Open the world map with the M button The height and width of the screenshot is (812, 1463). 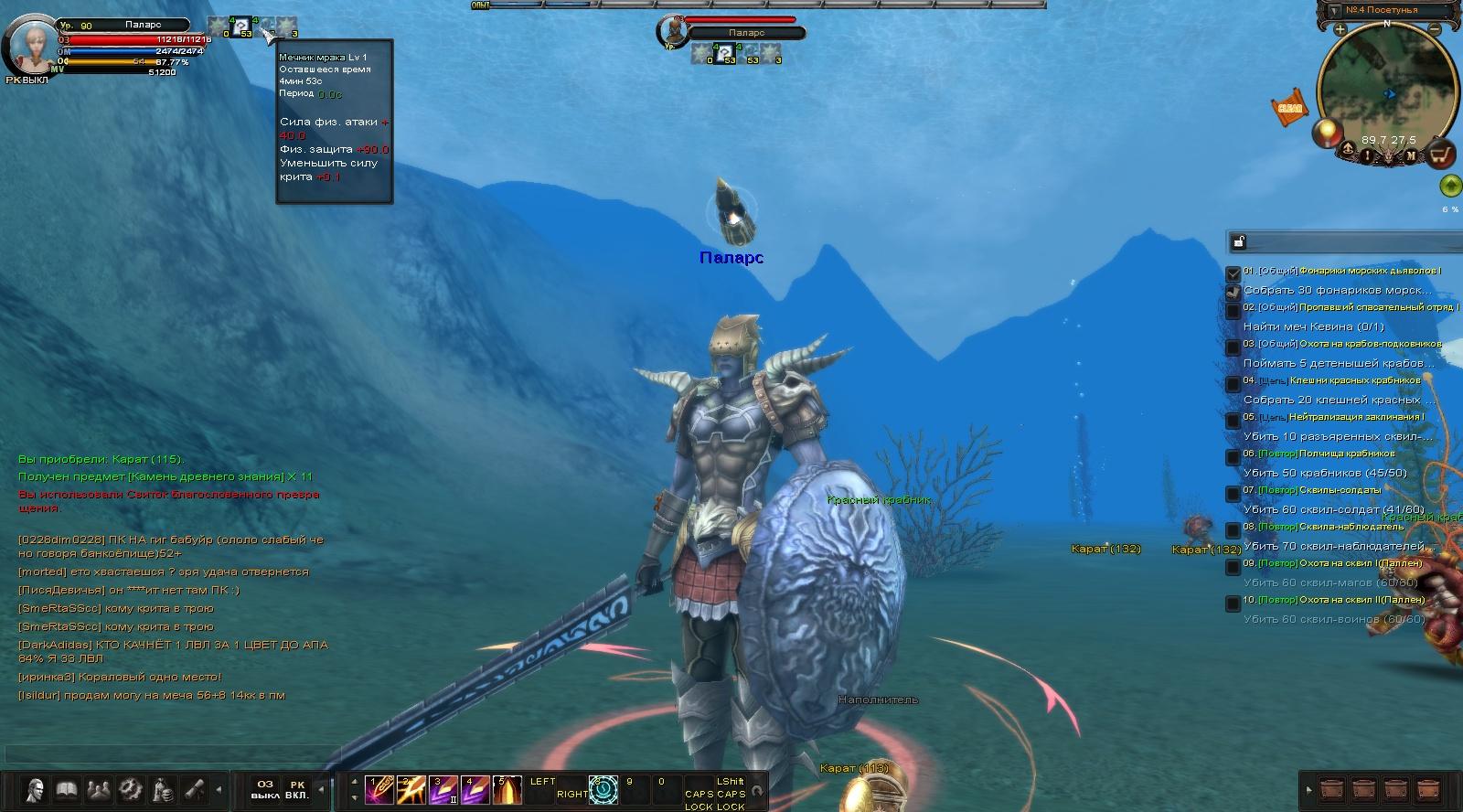pos(1411,156)
